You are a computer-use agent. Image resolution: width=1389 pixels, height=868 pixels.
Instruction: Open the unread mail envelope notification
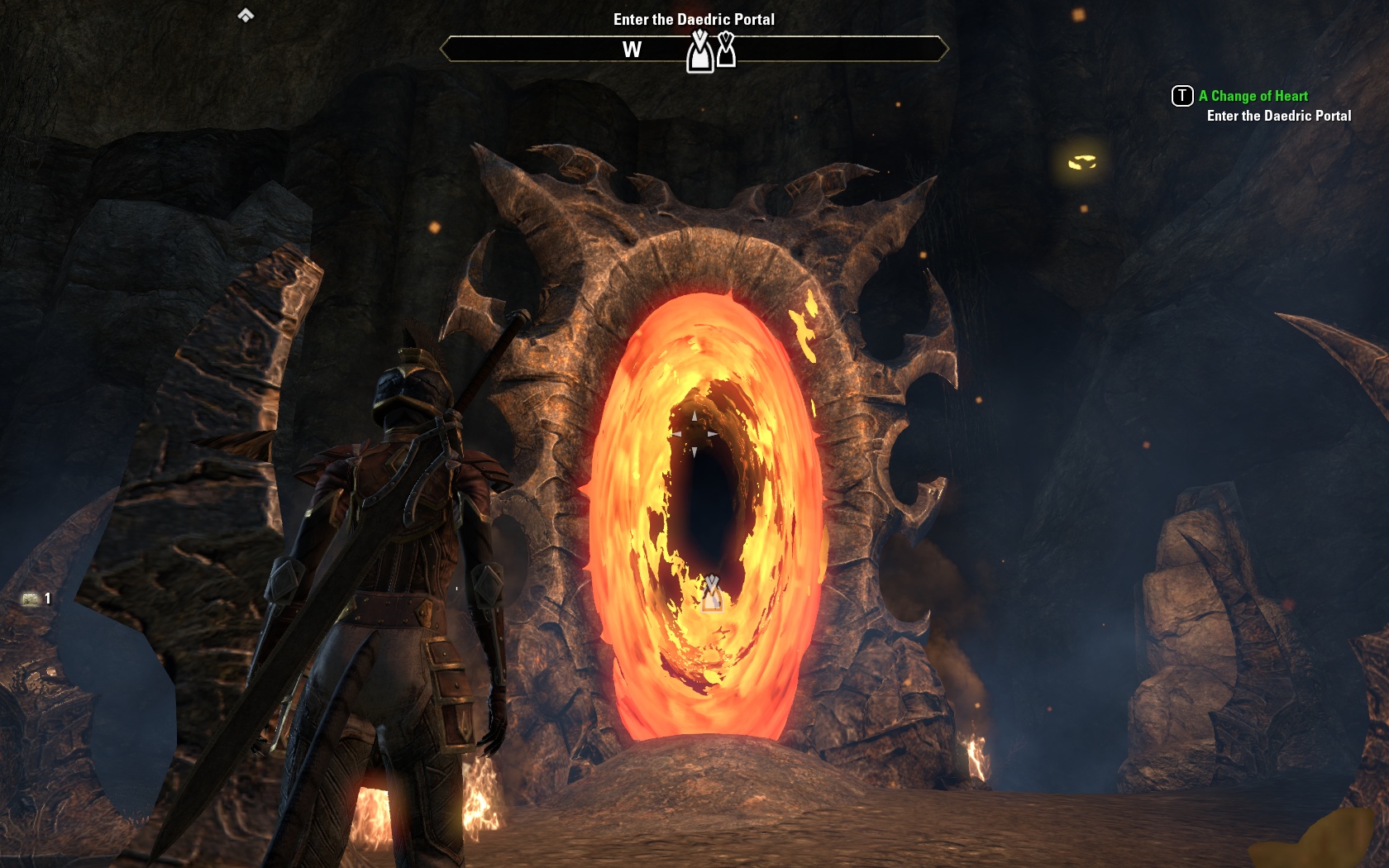[31, 599]
